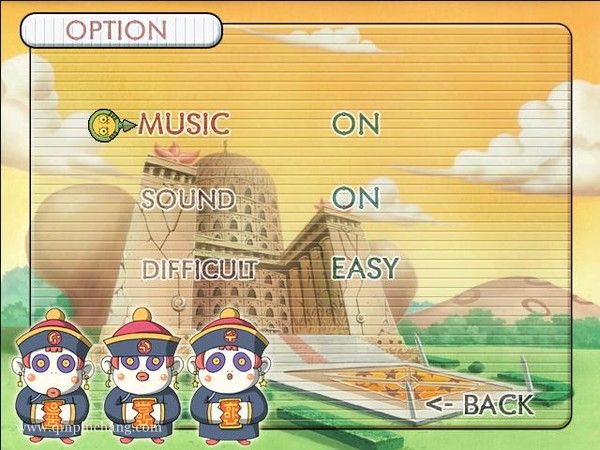The image size is (600, 450).
Task: Select the SOUND option entry
Action: pyautogui.click(x=188, y=198)
